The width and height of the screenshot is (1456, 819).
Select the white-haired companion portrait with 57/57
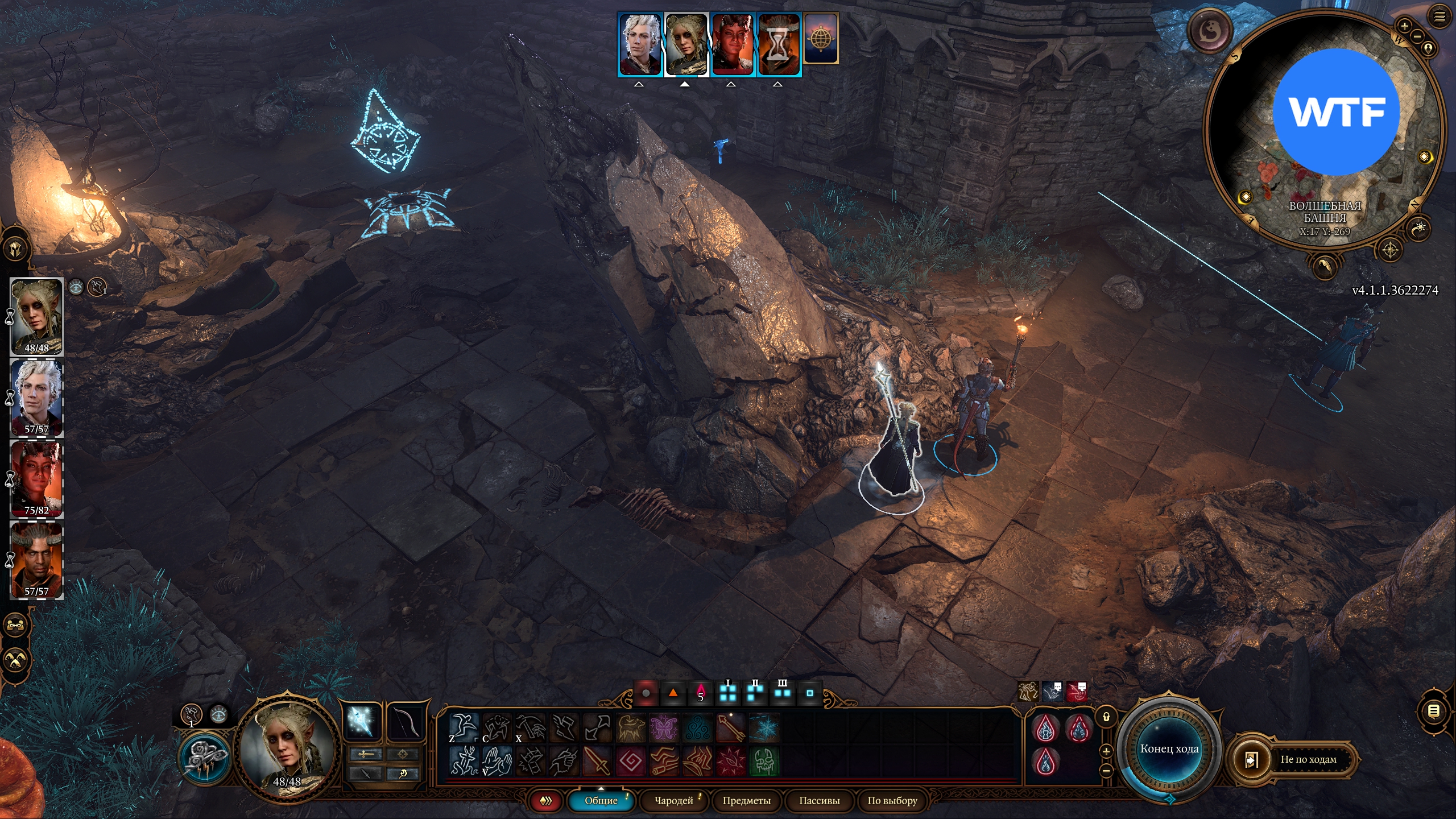click(x=37, y=398)
